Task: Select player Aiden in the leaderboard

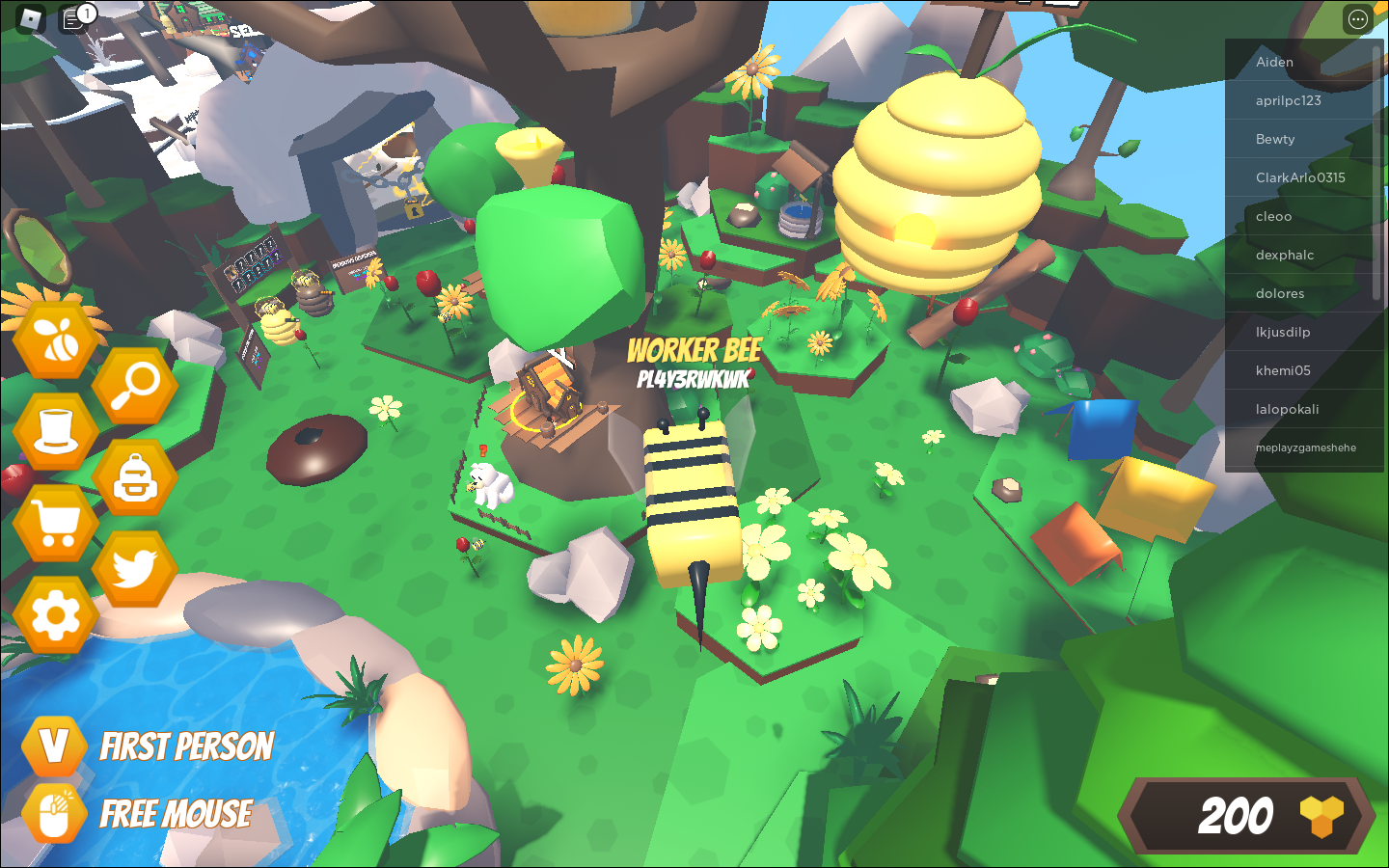Action: click(x=1304, y=62)
